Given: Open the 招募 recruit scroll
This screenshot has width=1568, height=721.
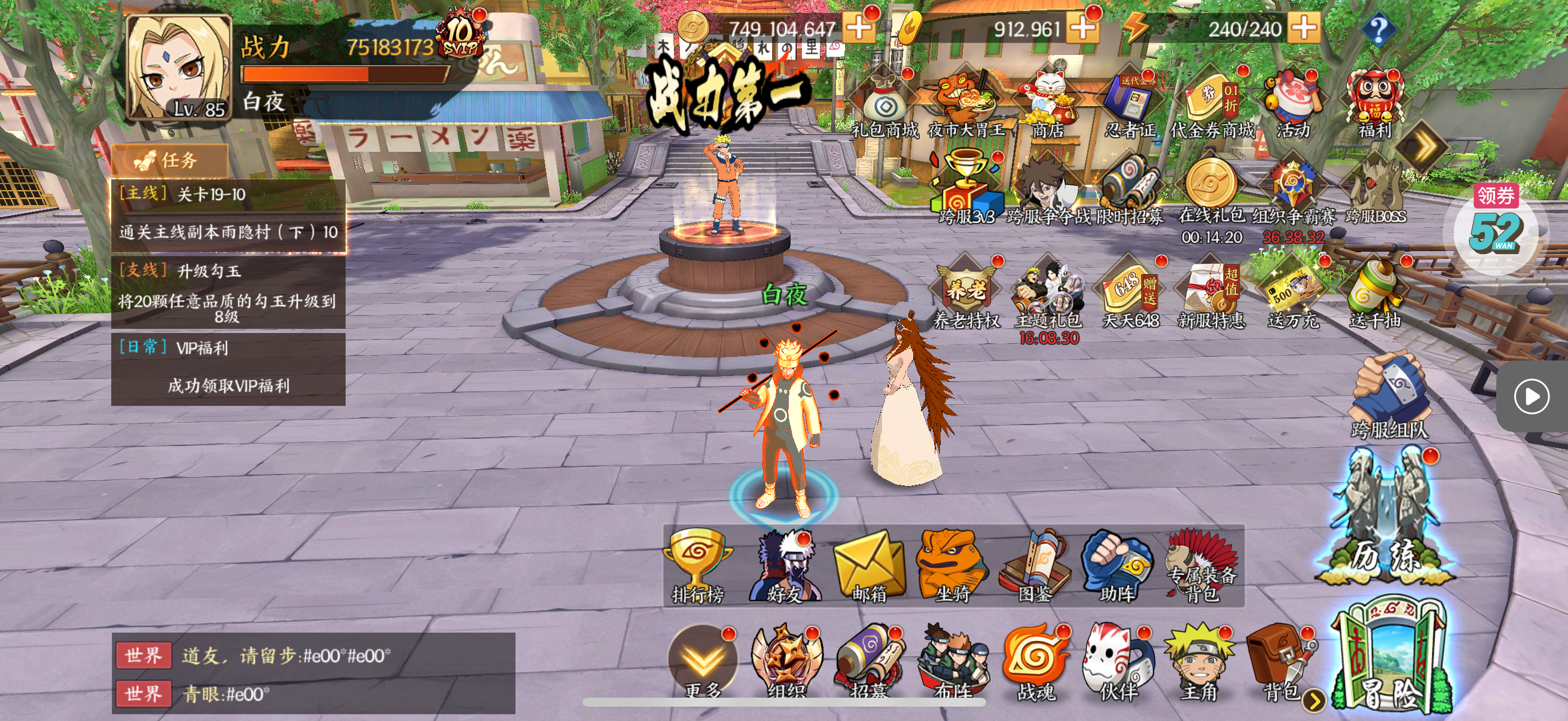Looking at the screenshot, I should point(868,663).
